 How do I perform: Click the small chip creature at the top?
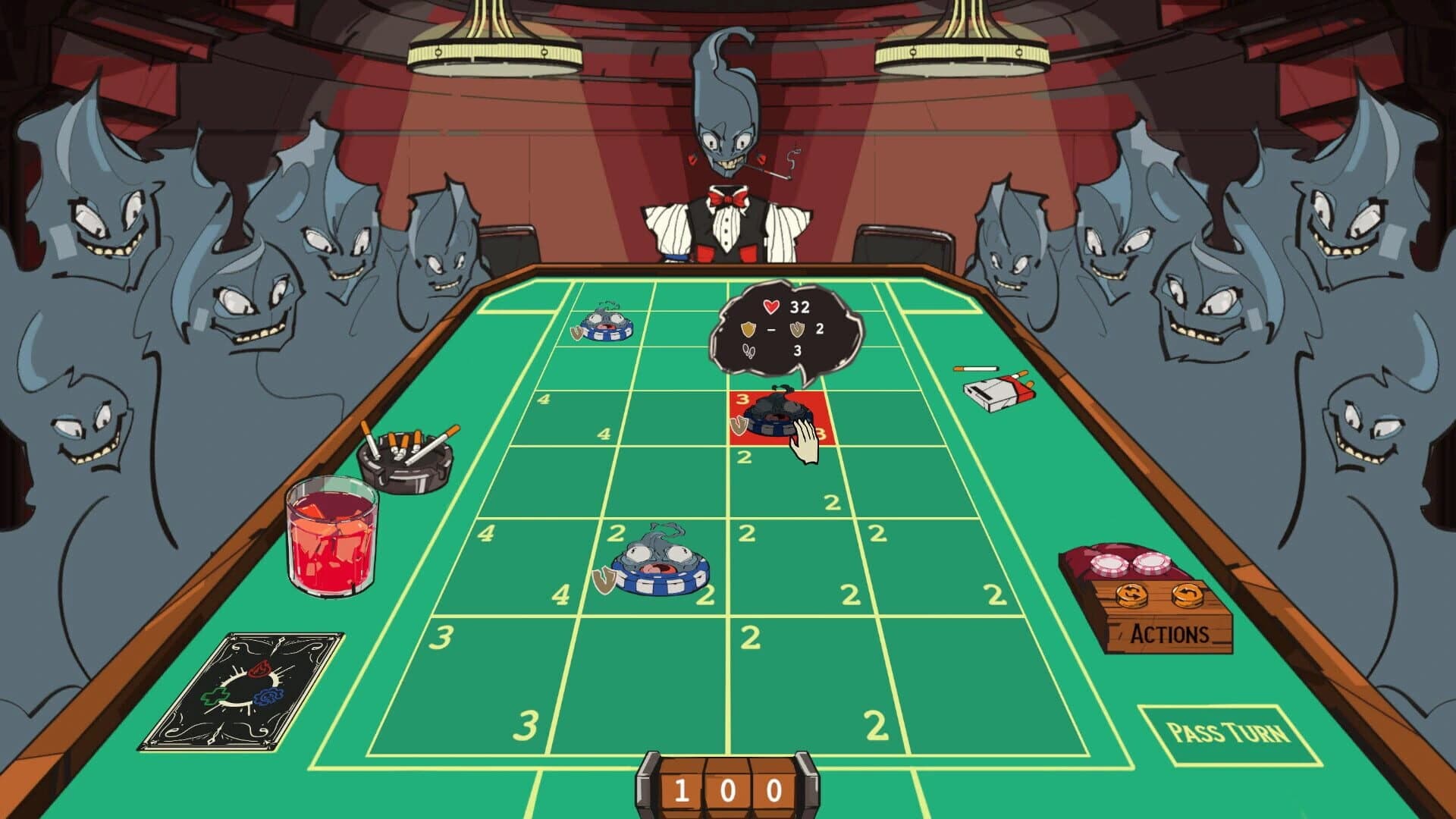[x=607, y=326]
